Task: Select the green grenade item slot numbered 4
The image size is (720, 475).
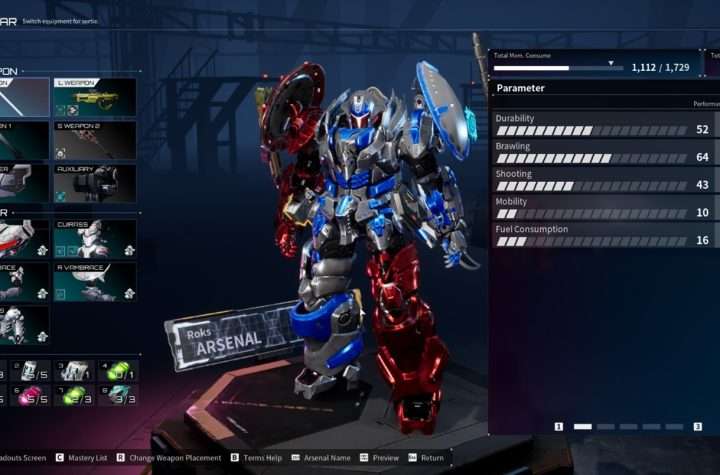Action: (120, 371)
